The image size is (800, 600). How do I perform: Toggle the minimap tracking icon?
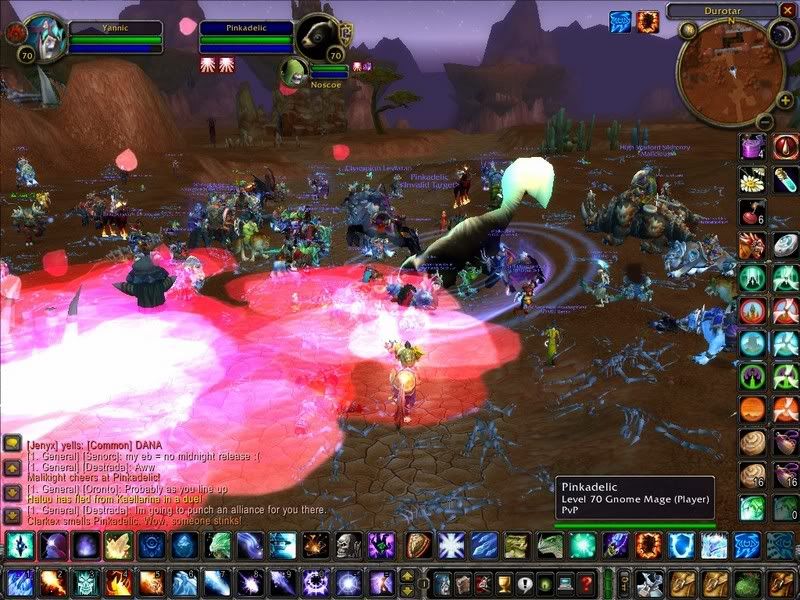(x=689, y=31)
